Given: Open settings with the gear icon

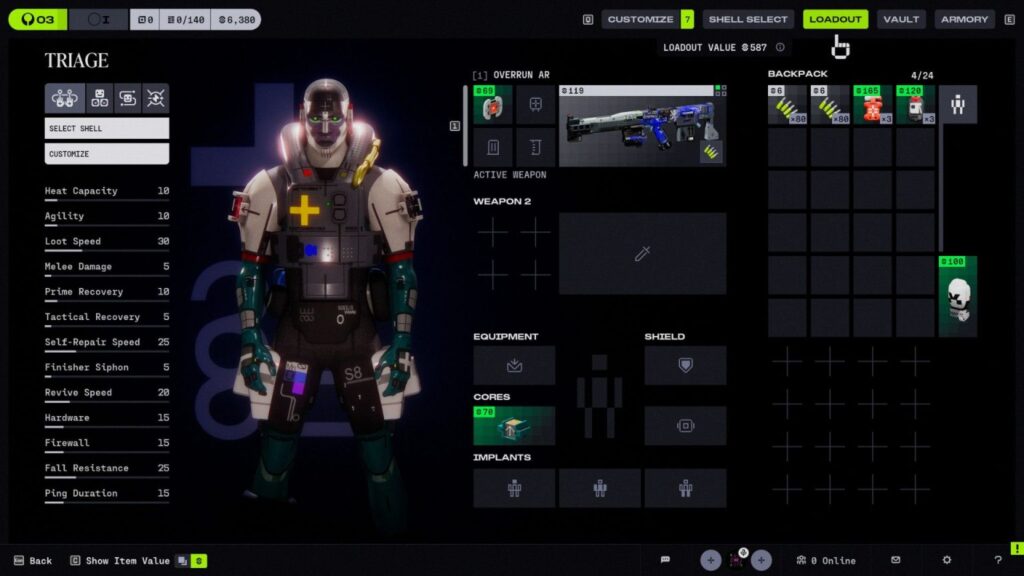Looking at the screenshot, I should point(947,560).
